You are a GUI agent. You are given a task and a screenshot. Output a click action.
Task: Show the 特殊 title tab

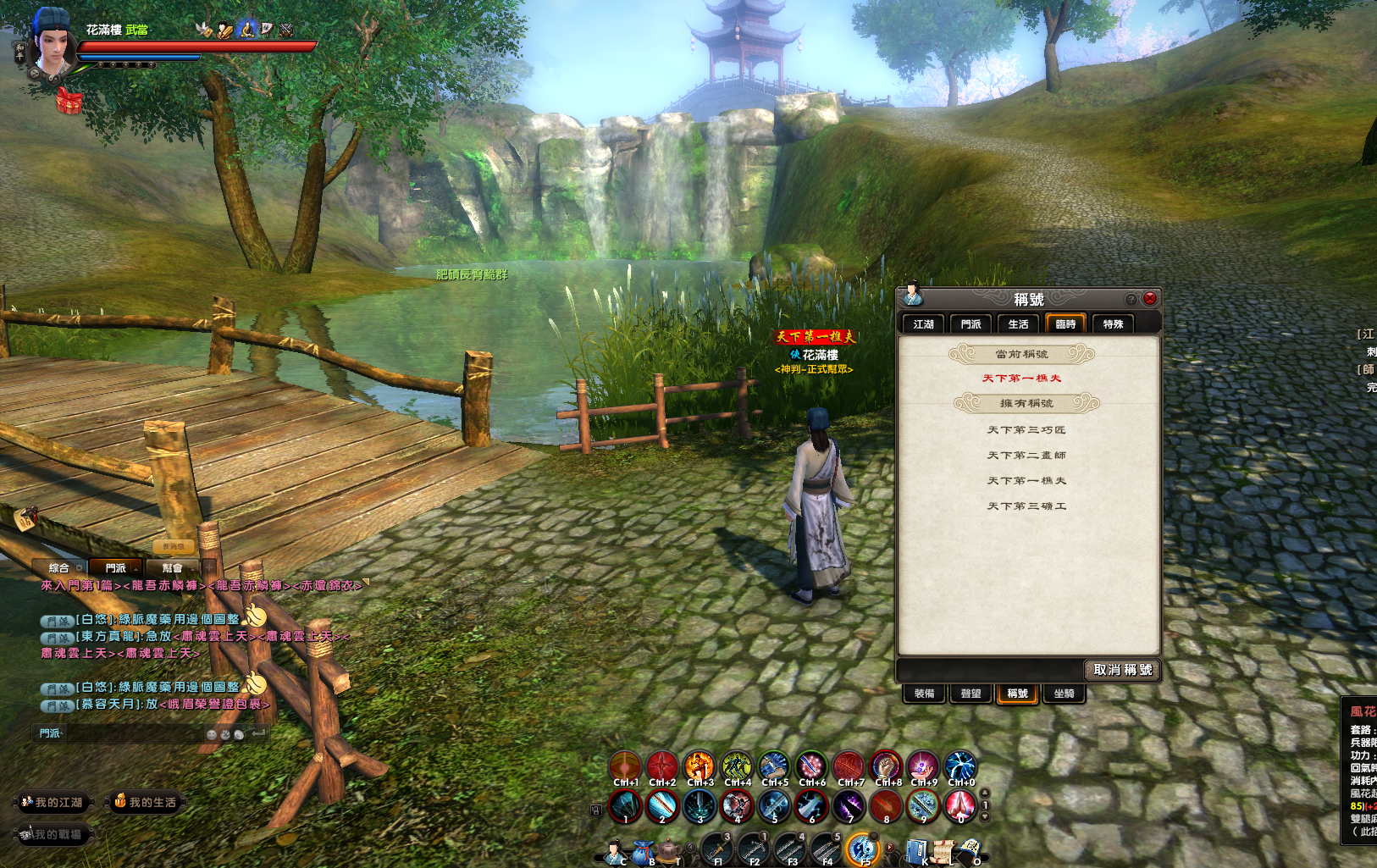tap(1113, 324)
